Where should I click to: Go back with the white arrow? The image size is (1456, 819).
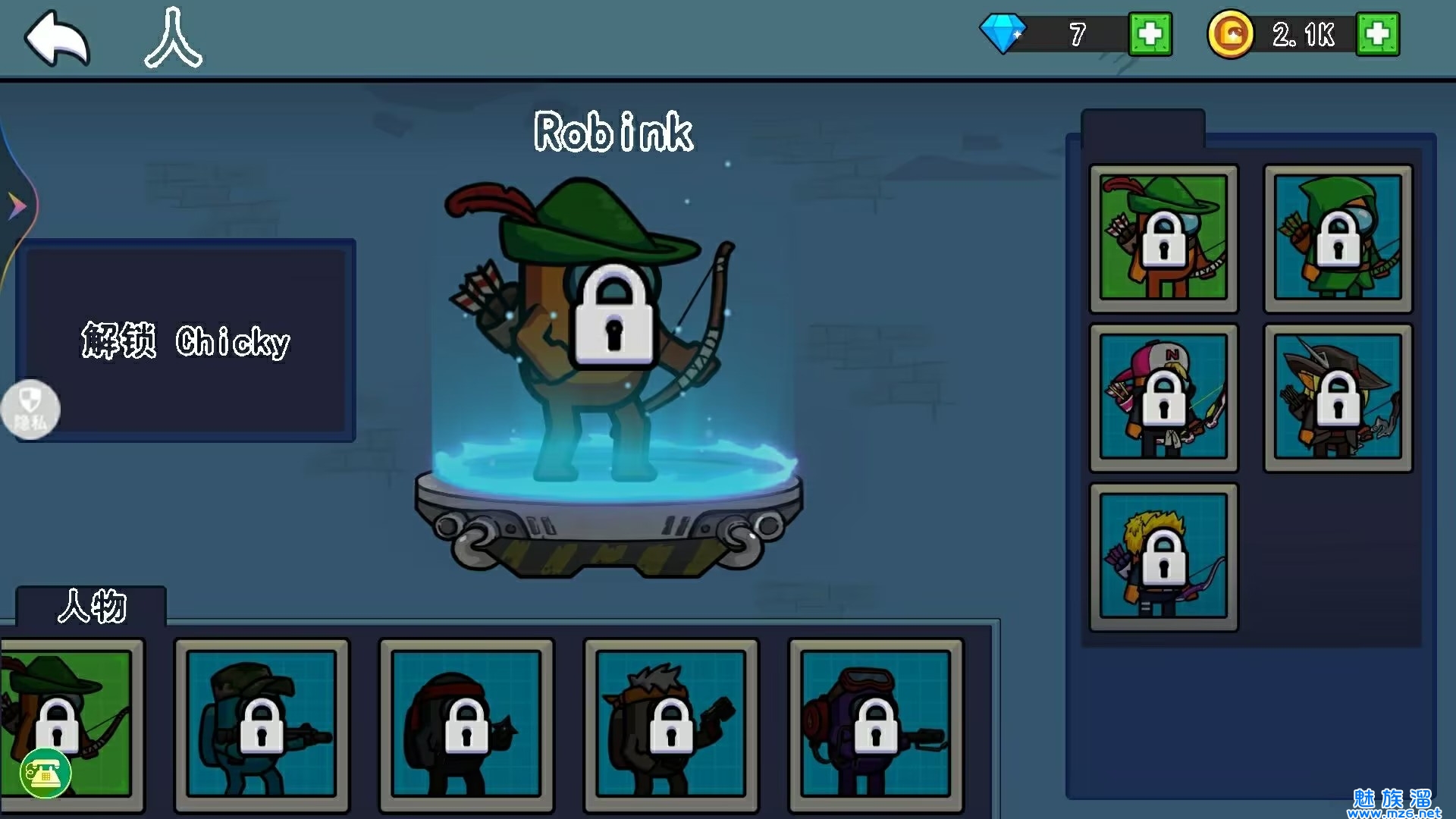57,38
